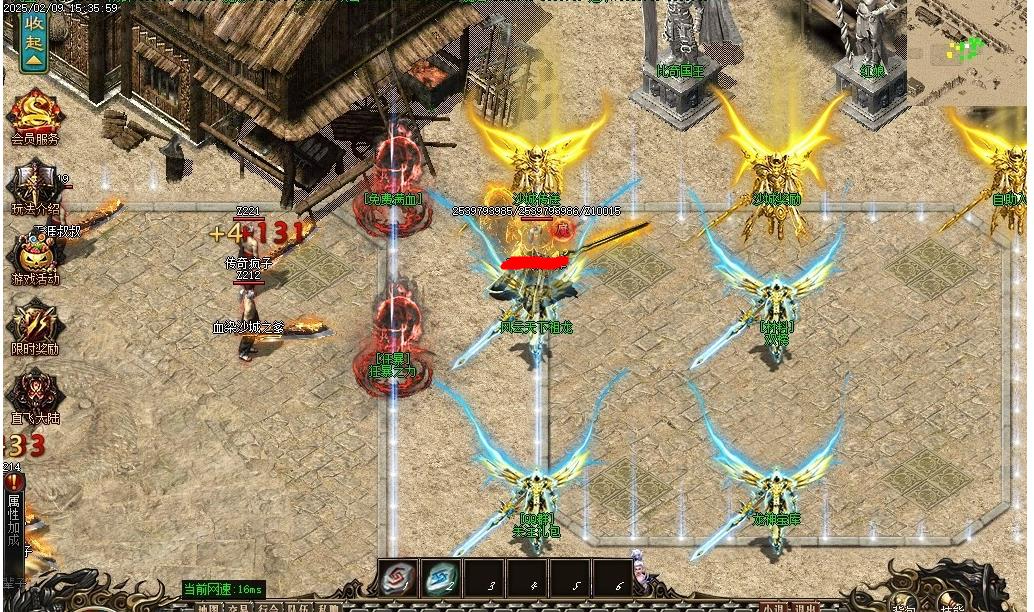This screenshot has height=612, width=1034.
Task: Open the 玩法介绍 gameplay guide icon
Action: pos(35,186)
